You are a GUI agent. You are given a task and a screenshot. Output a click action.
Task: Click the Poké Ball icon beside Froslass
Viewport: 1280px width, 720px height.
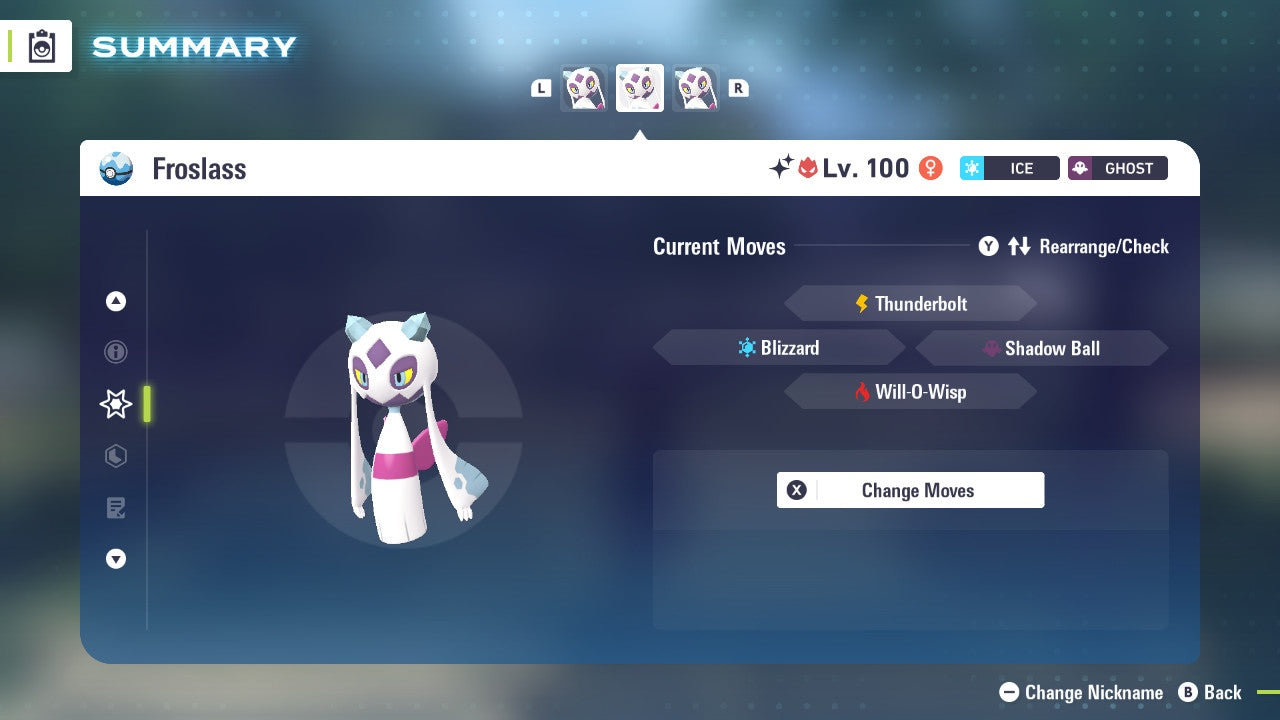[x=115, y=169]
